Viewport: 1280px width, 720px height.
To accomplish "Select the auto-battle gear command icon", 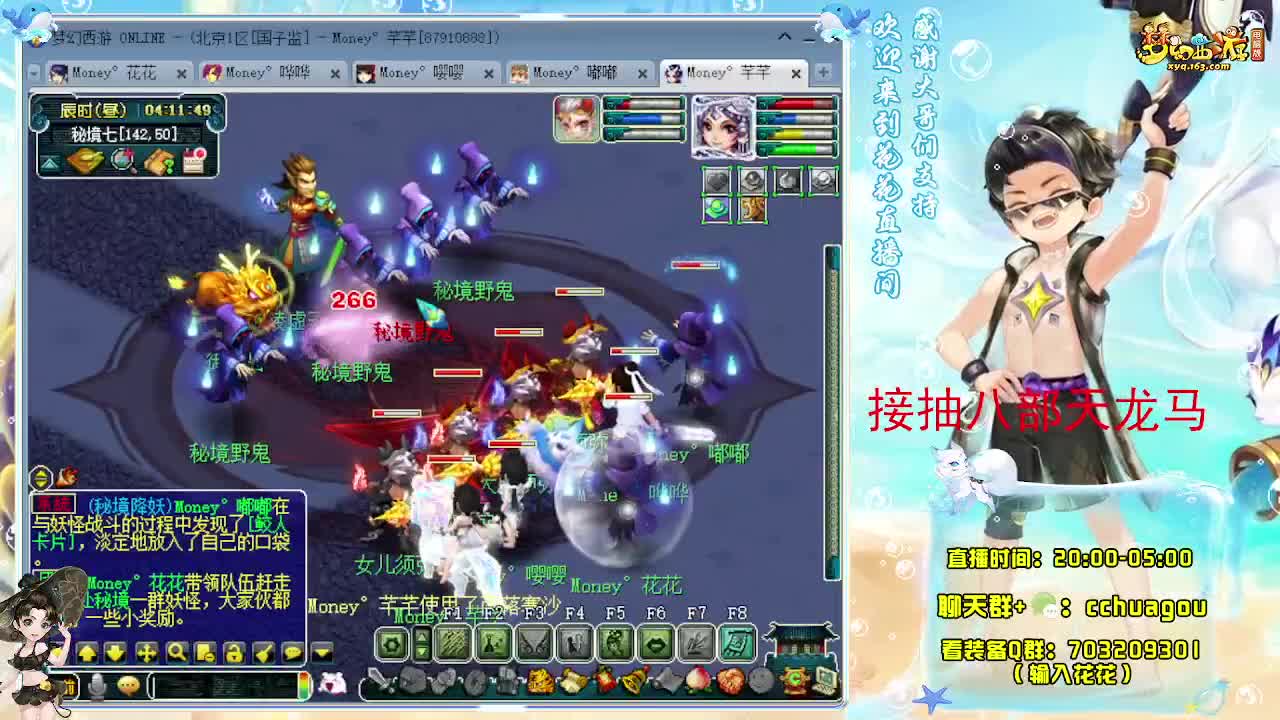I will pos(391,644).
